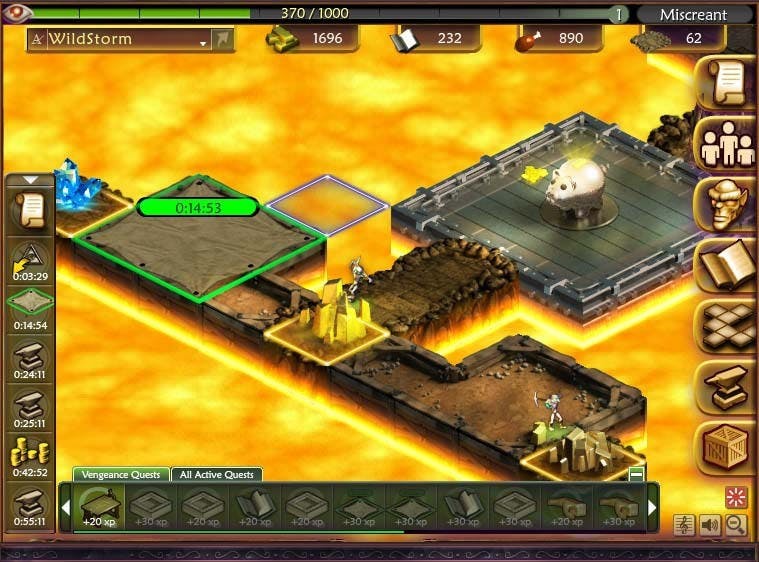This screenshot has height=562, width=759.
Task: Select the queued task timed 0:03:29
Action: (30, 260)
